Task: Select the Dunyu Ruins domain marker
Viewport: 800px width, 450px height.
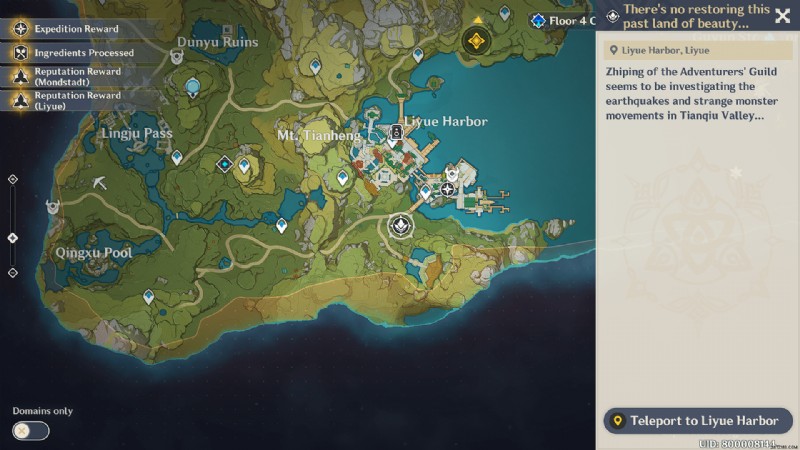Action: pyautogui.click(x=176, y=58)
